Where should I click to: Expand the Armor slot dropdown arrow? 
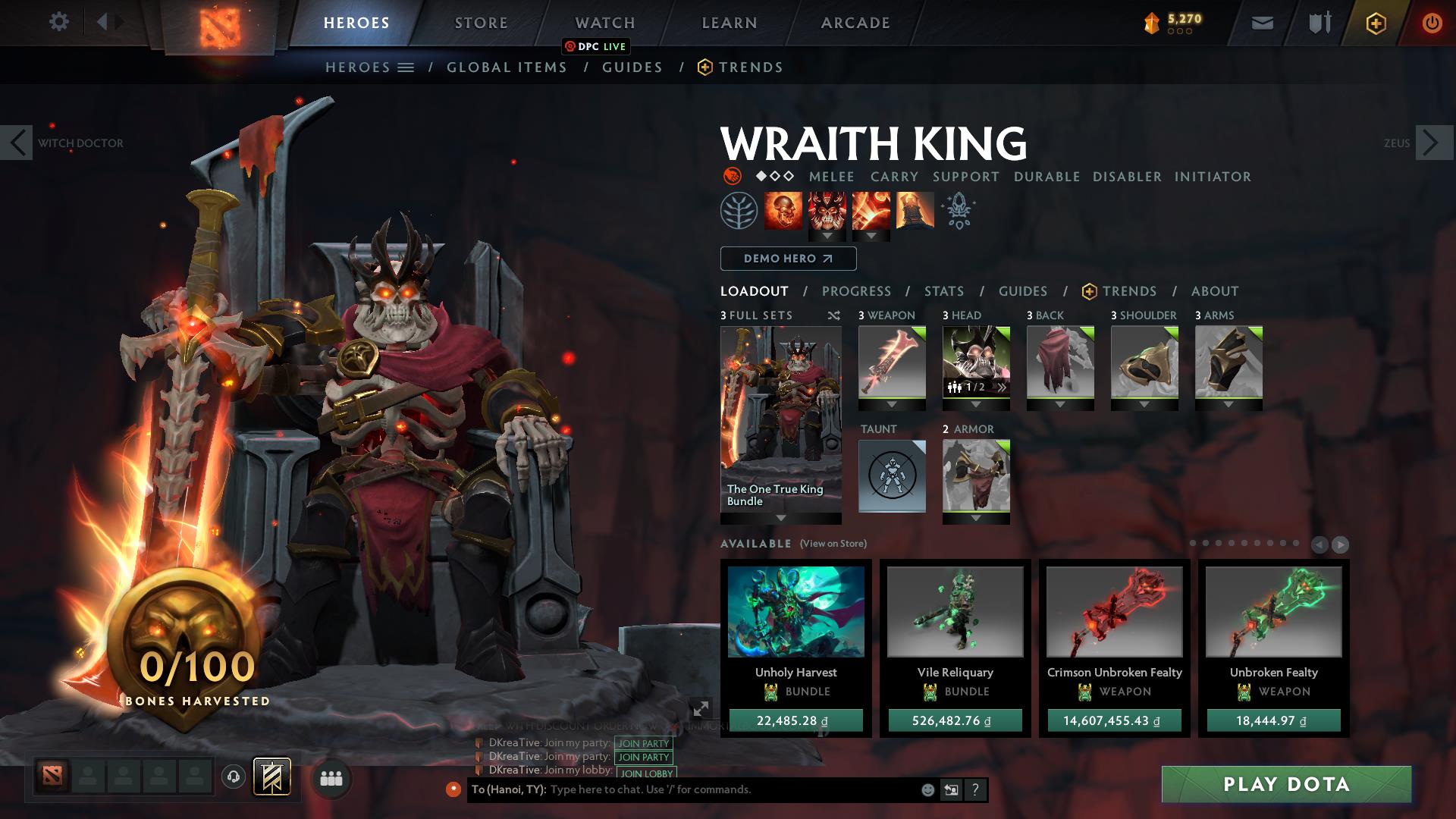pyautogui.click(x=976, y=519)
